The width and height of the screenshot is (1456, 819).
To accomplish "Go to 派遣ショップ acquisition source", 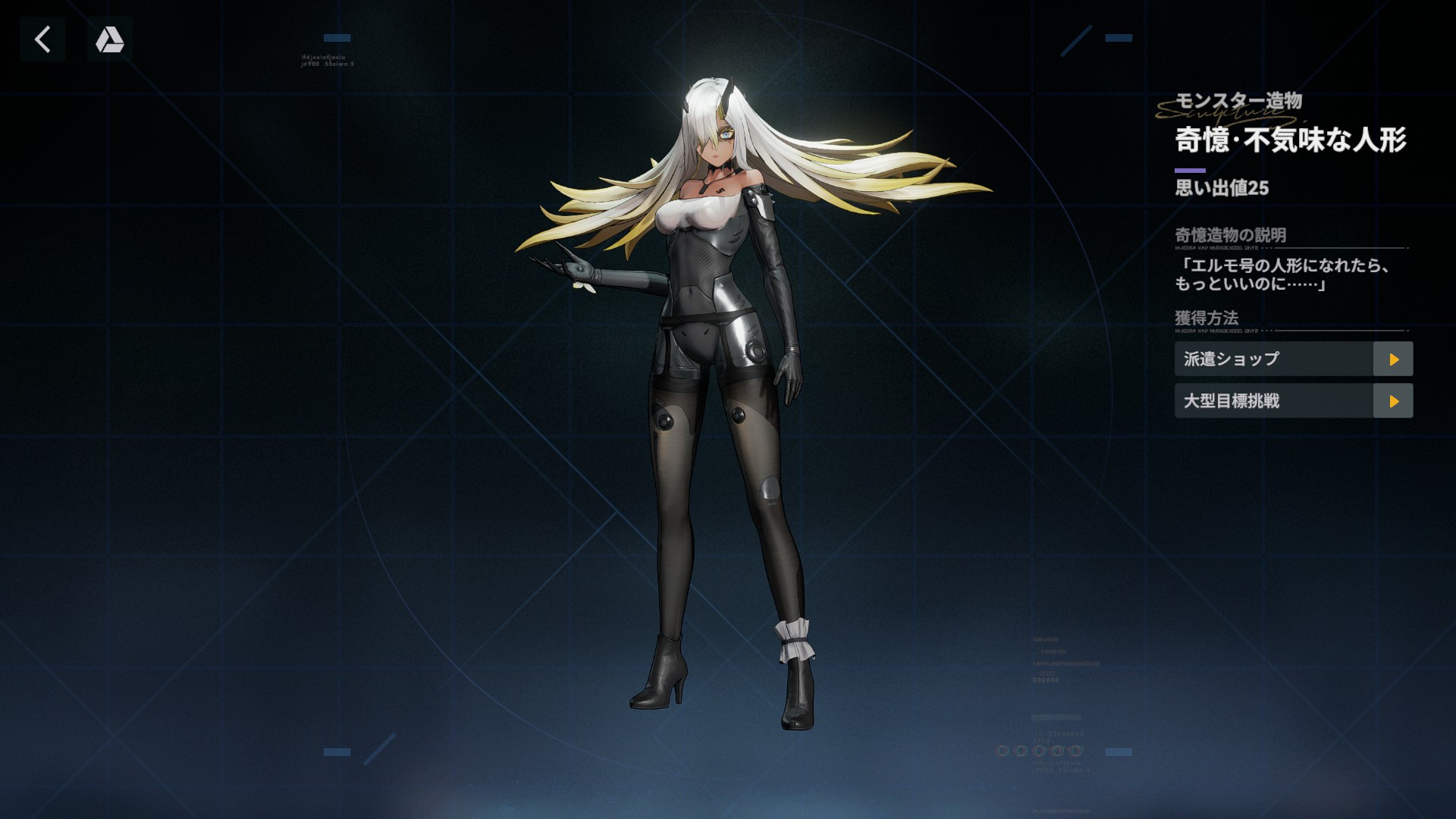I will pos(1392,359).
